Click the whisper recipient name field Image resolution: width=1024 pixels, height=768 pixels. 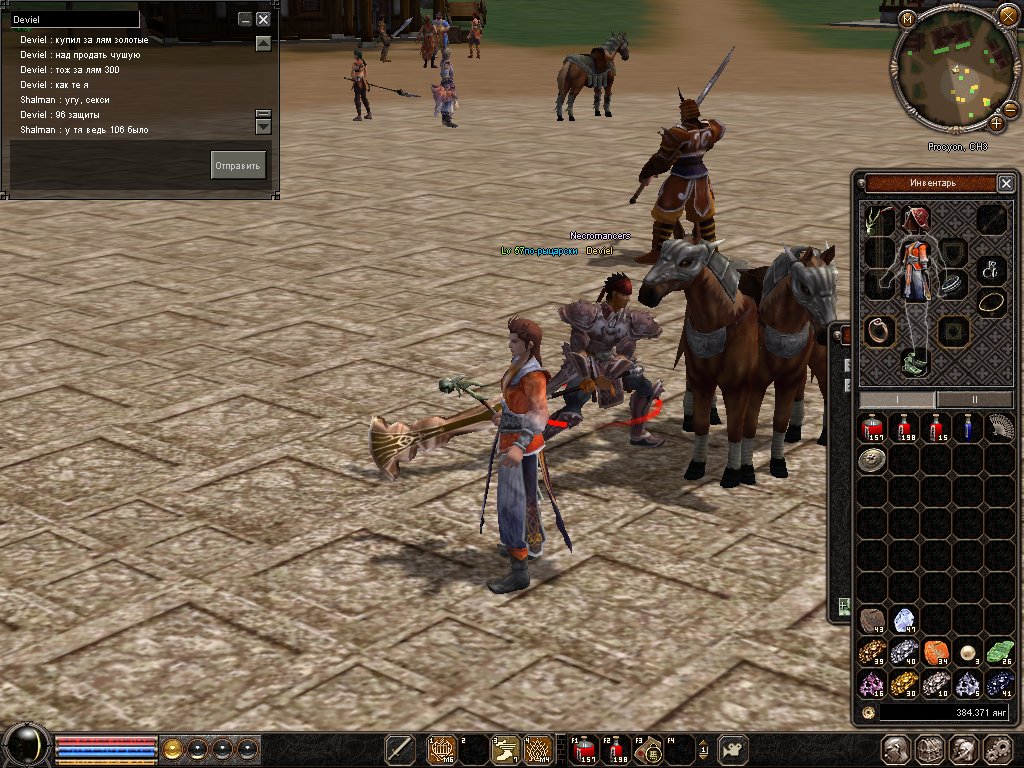tap(75, 19)
